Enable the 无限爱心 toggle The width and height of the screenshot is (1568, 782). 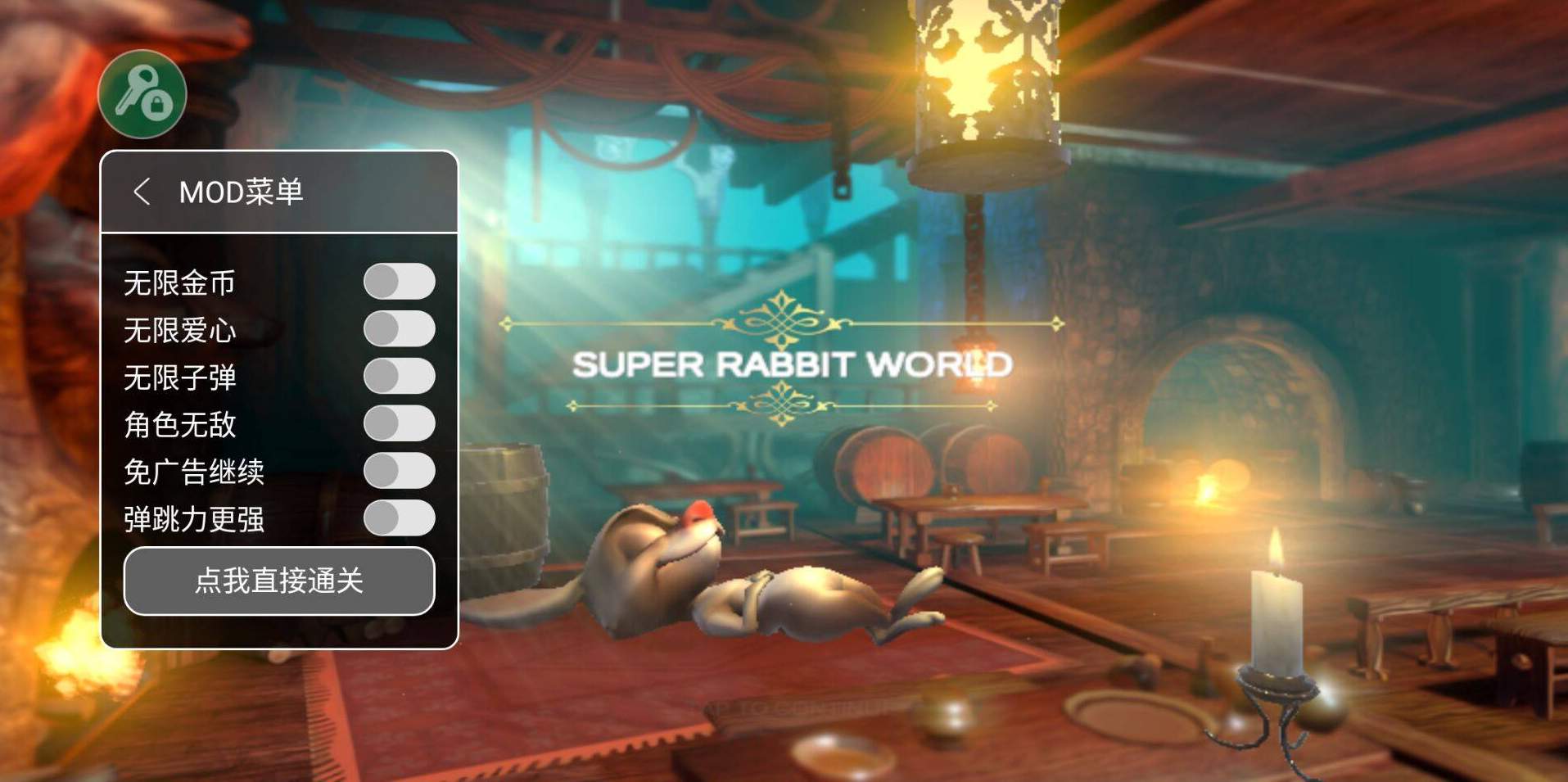(x=399, y=329)
